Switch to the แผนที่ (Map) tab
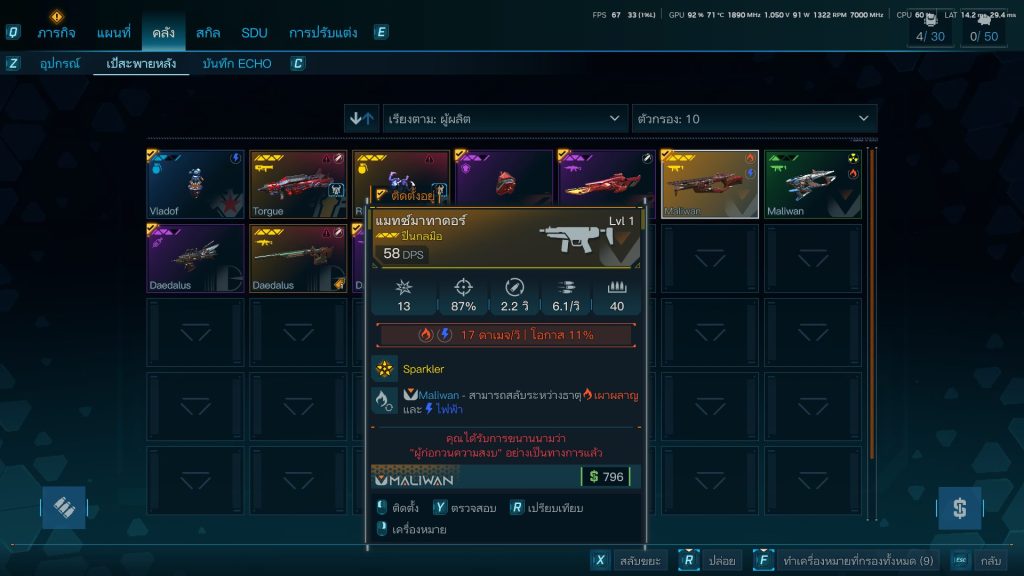 coord(113,32)
